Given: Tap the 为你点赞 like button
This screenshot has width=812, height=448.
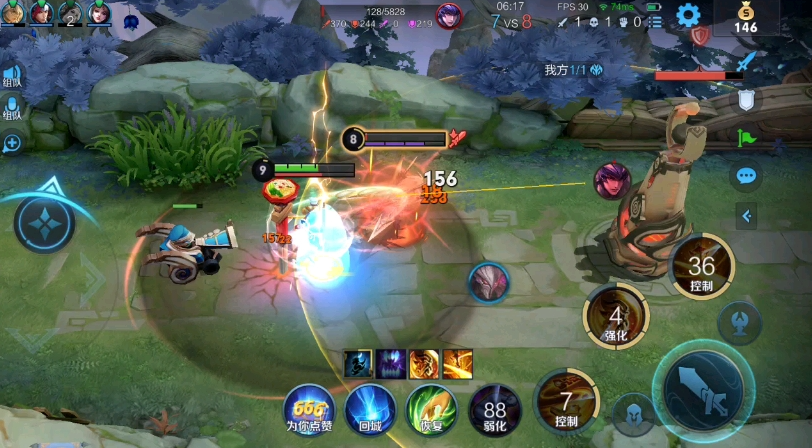Looking at the screenshot, I should [308, 408].
